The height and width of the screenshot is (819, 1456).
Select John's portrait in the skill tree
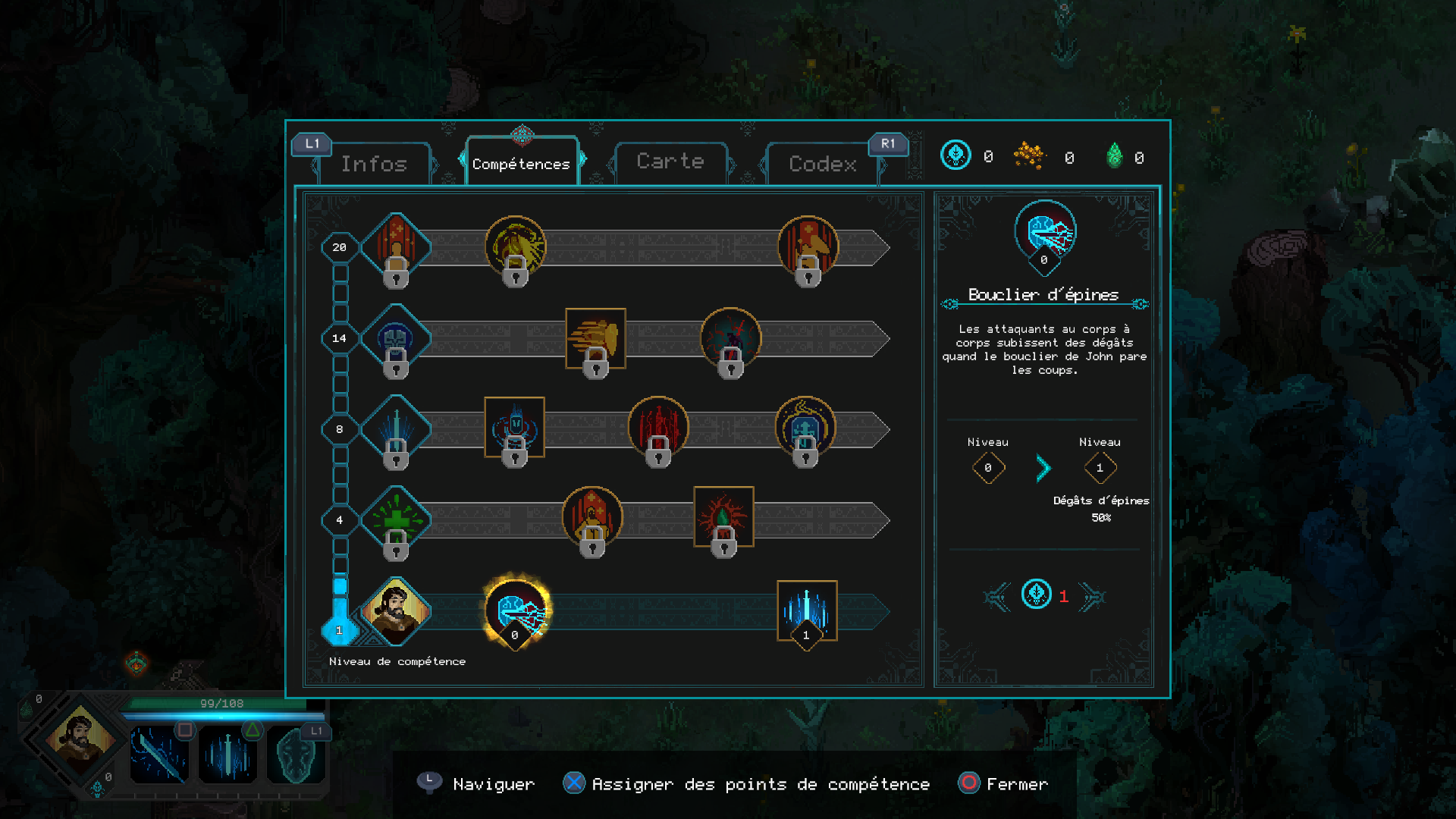(395, 610)
